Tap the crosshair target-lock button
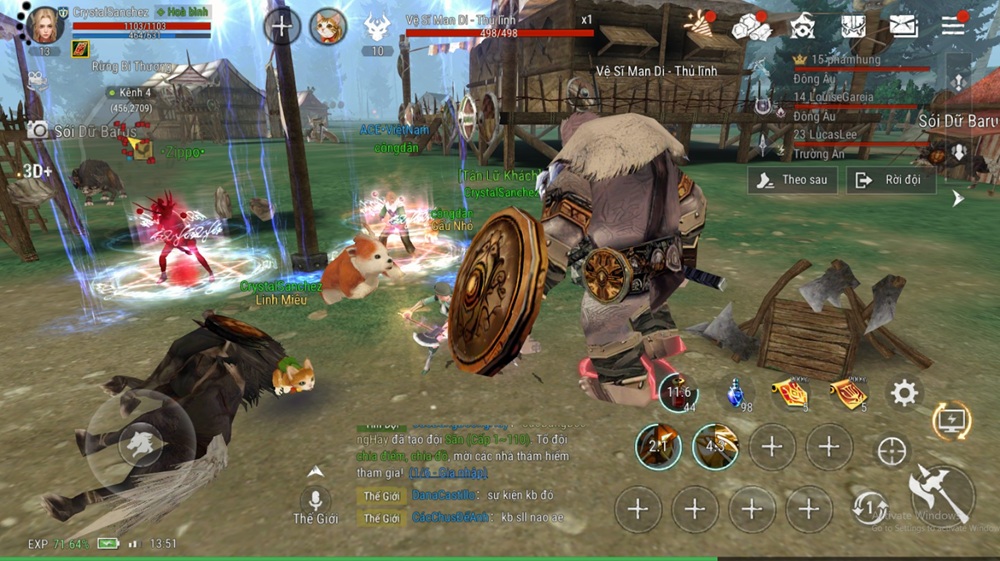This screenshot has height=561, width=1000. (x=891, y=451)
